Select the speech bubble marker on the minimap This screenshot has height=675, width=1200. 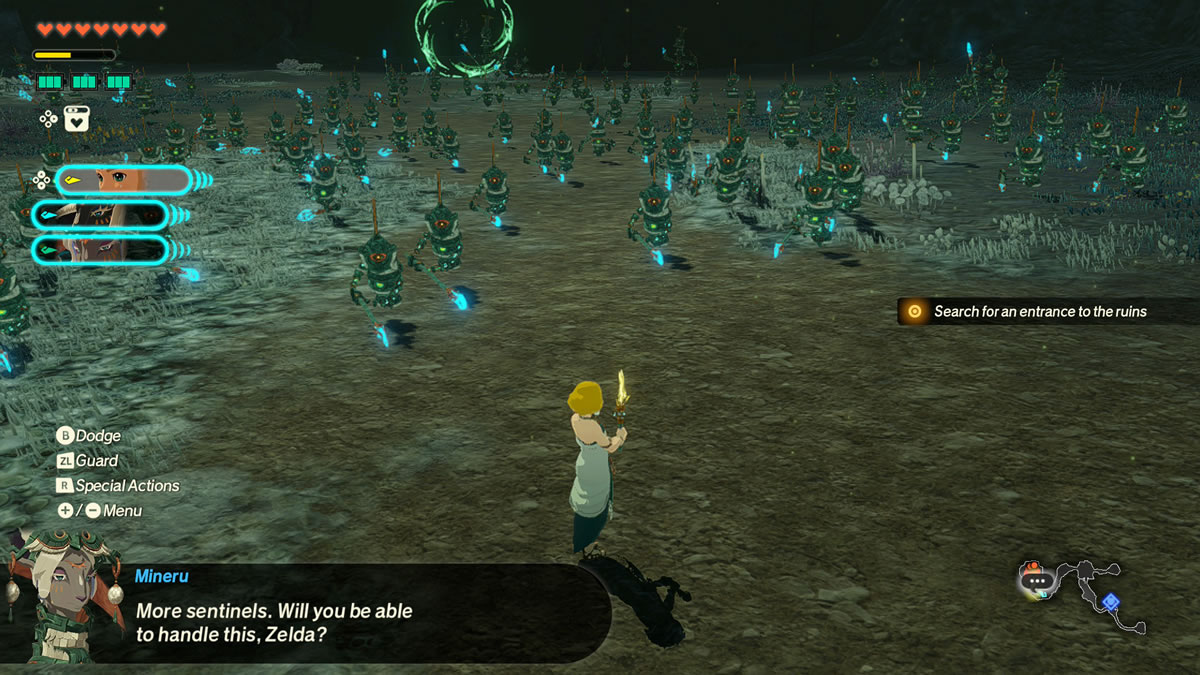(1038, 580)
